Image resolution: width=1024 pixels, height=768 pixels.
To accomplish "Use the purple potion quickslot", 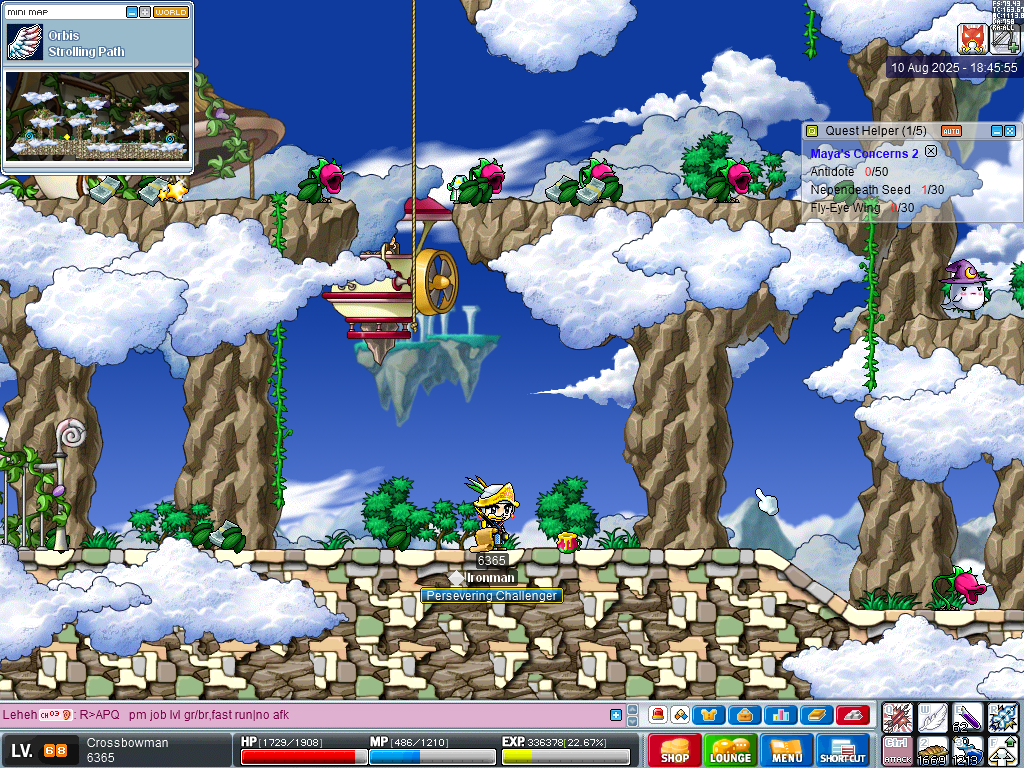I will (x=967, y=717).
